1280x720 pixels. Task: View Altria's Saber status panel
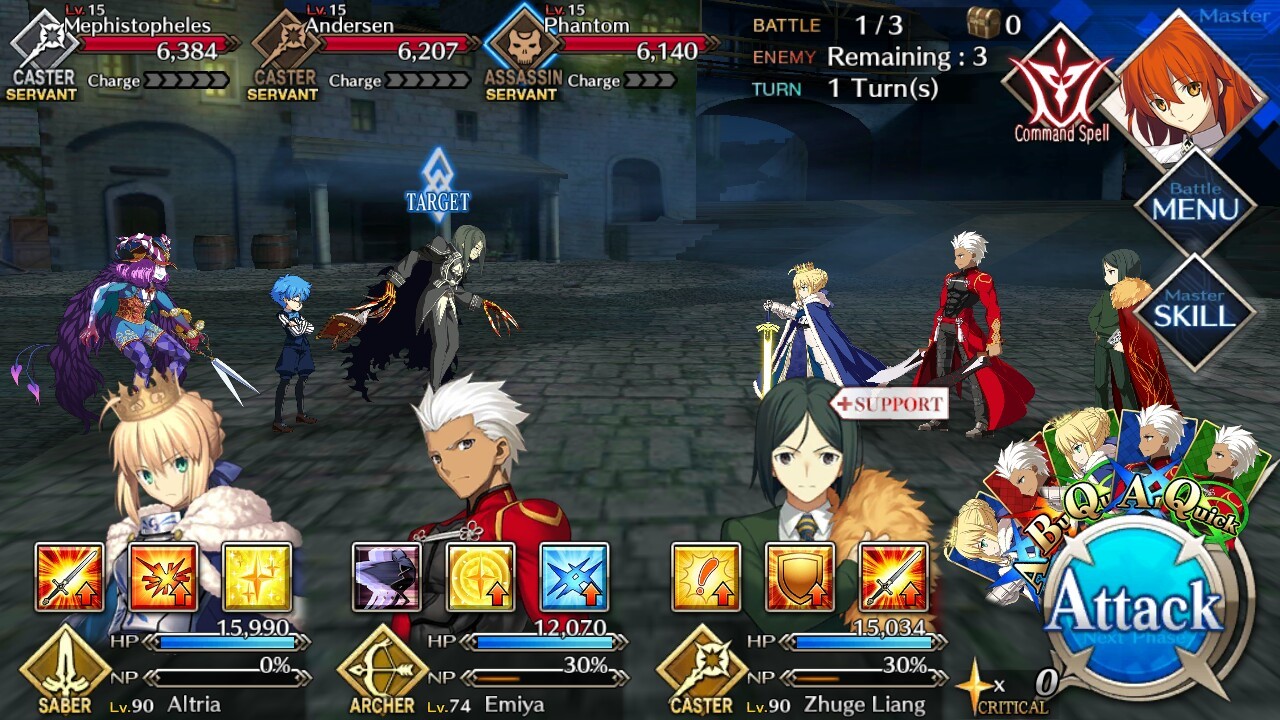point(160,670)
